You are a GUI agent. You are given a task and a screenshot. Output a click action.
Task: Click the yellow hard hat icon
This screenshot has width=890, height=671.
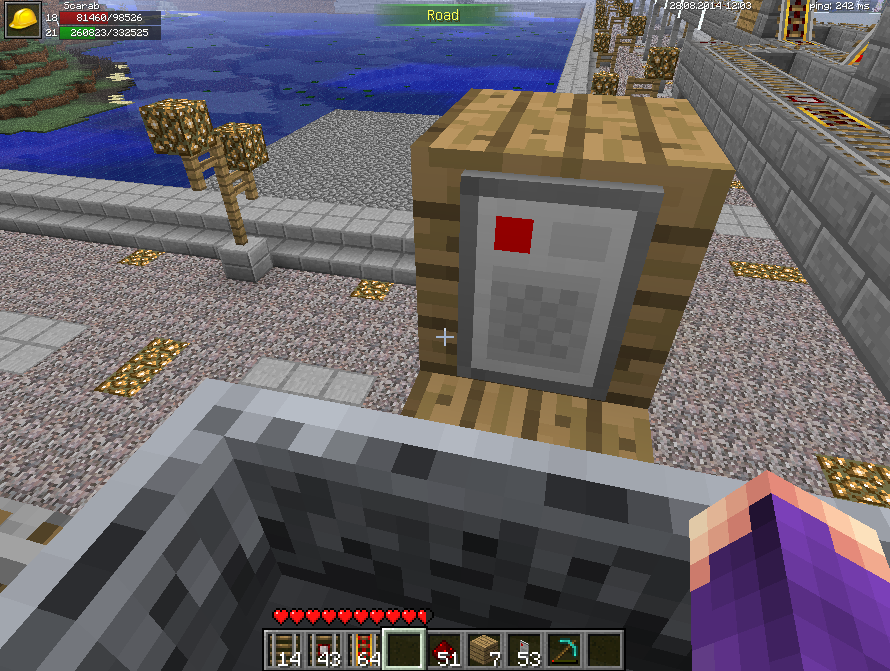point(22,18)
